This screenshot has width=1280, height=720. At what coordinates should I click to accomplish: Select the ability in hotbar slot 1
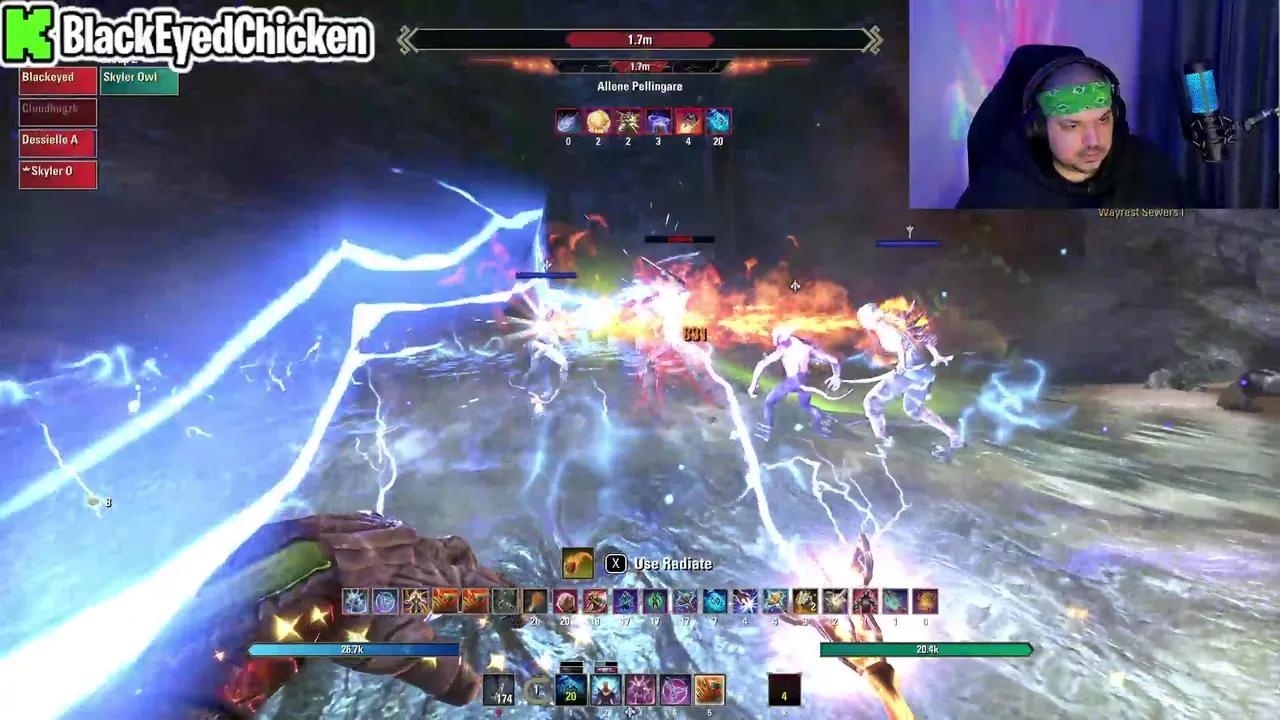click(571, 690)
